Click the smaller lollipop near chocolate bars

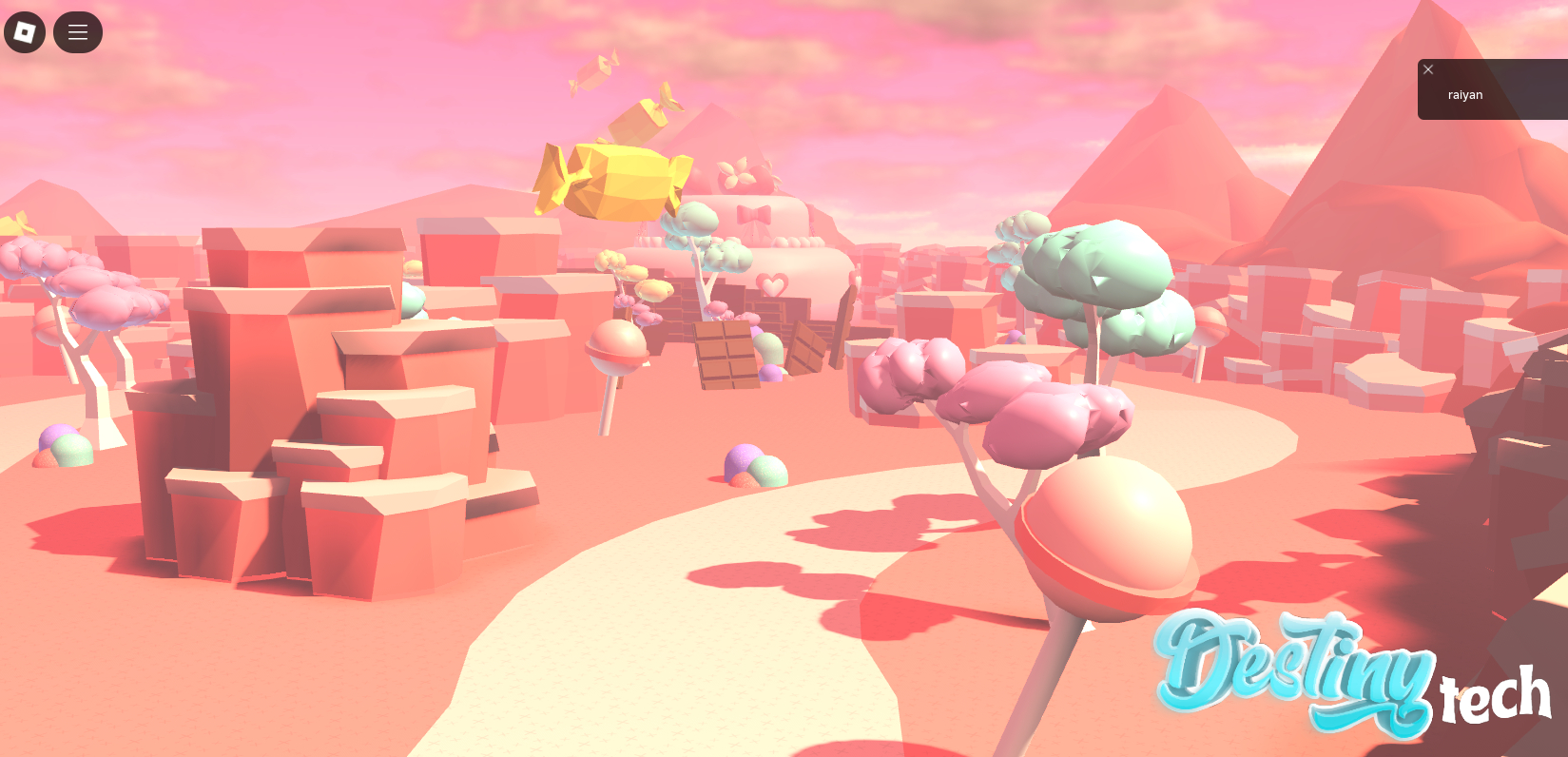tap(614, 347)
